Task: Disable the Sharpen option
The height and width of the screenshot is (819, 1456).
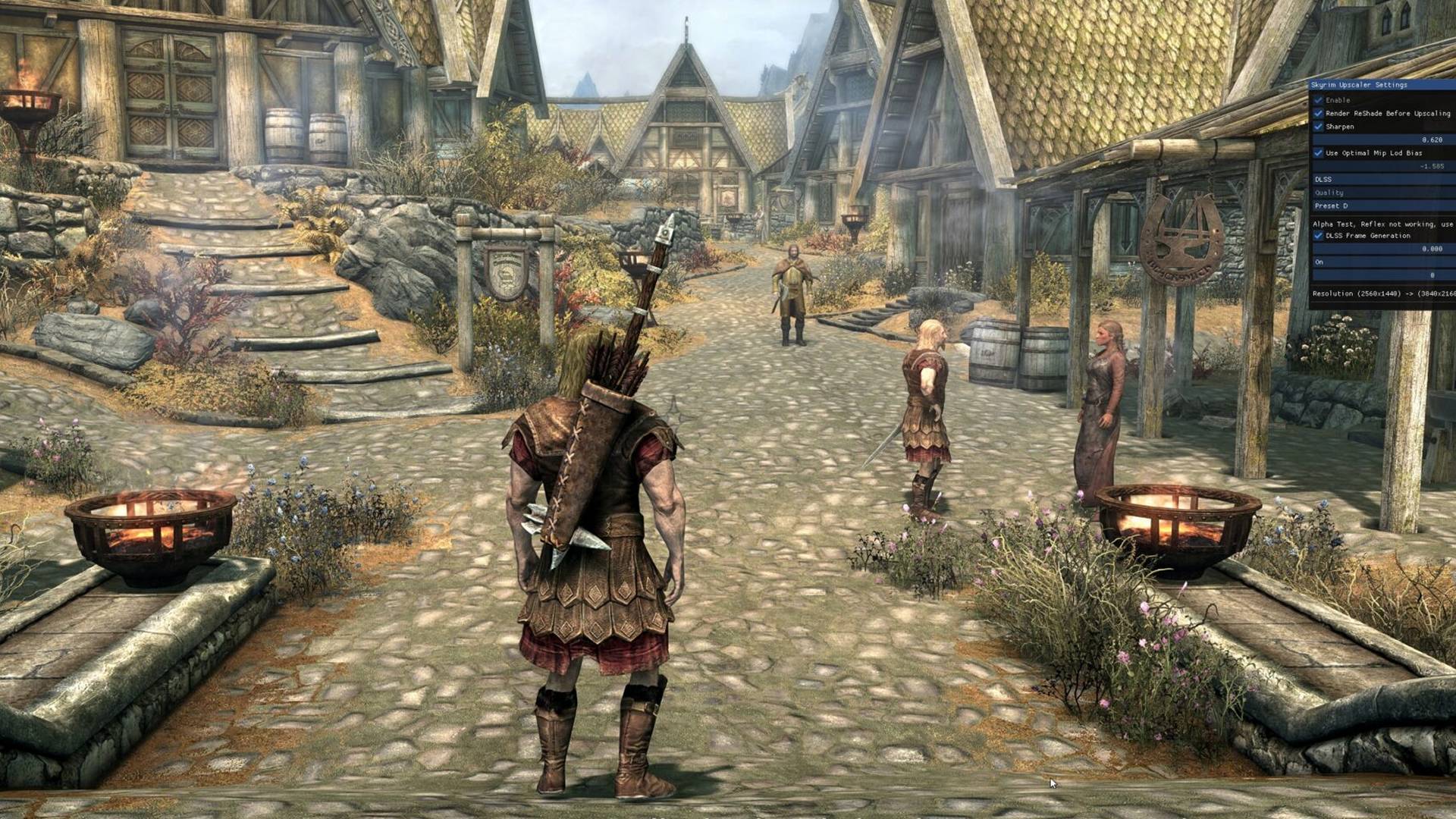Action: pos(1317,127)
